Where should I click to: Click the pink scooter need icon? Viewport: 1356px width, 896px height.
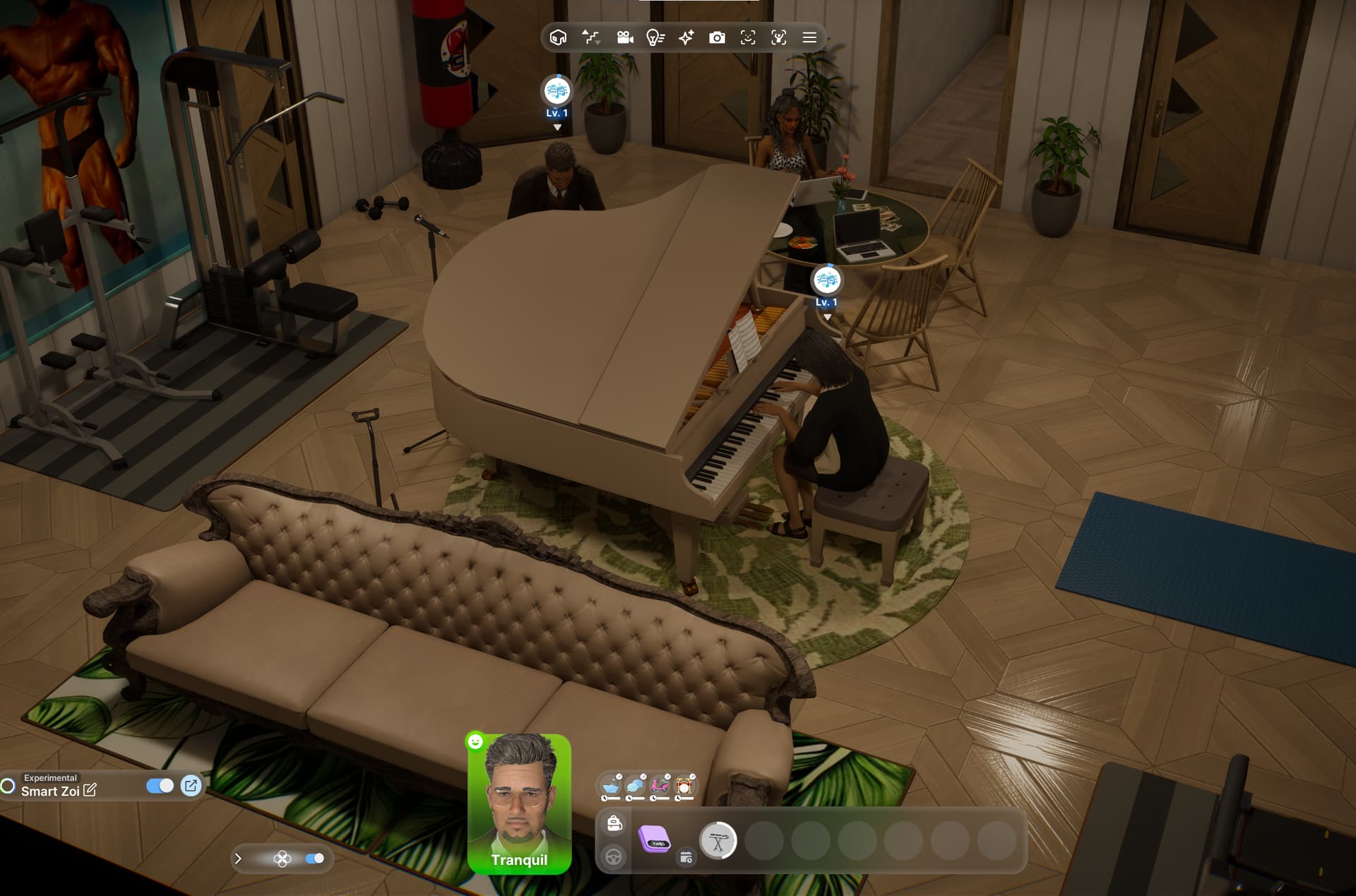(660, 786)
